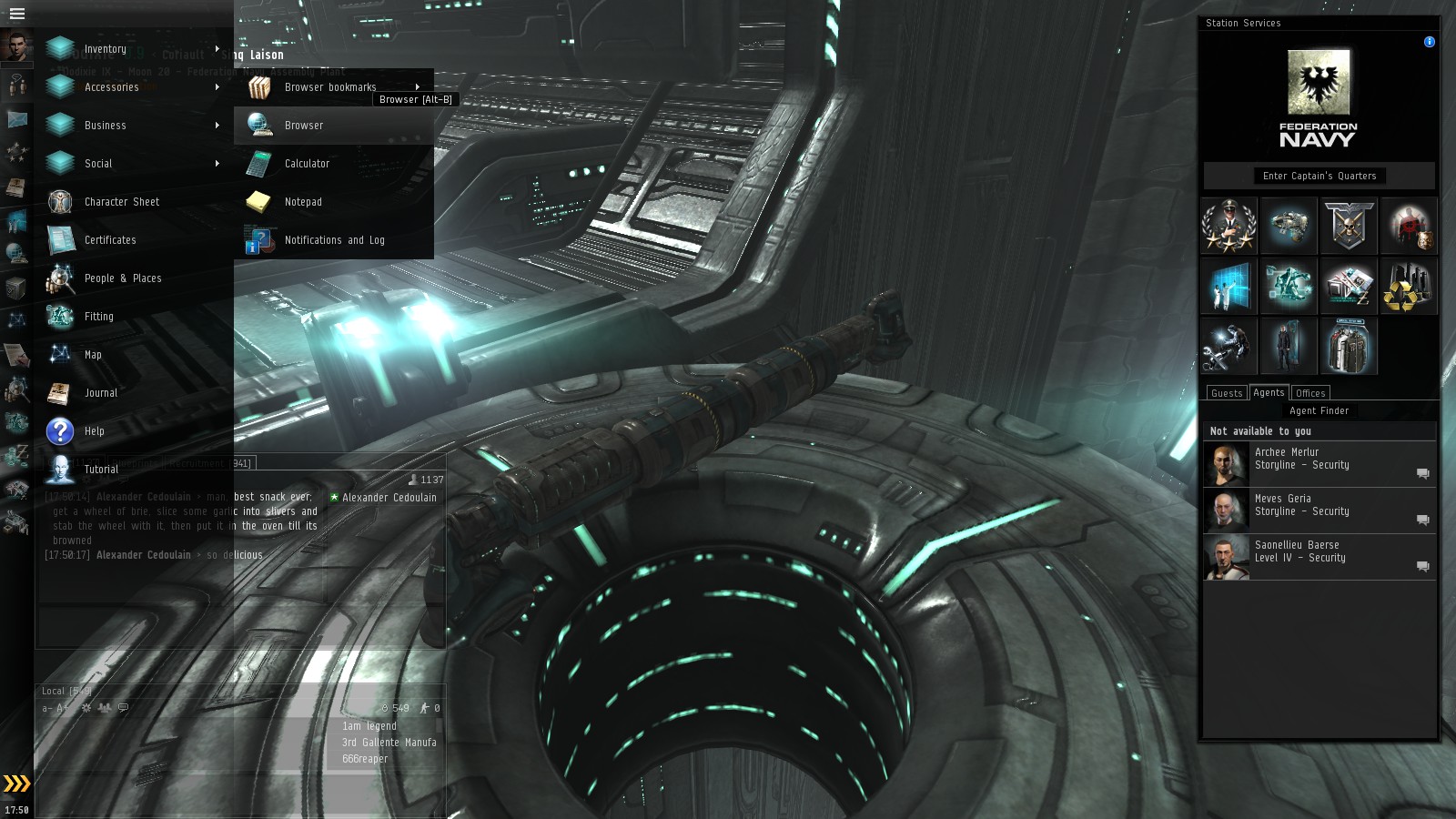Open the Calculator from the Neocom menu

point(306,164)
